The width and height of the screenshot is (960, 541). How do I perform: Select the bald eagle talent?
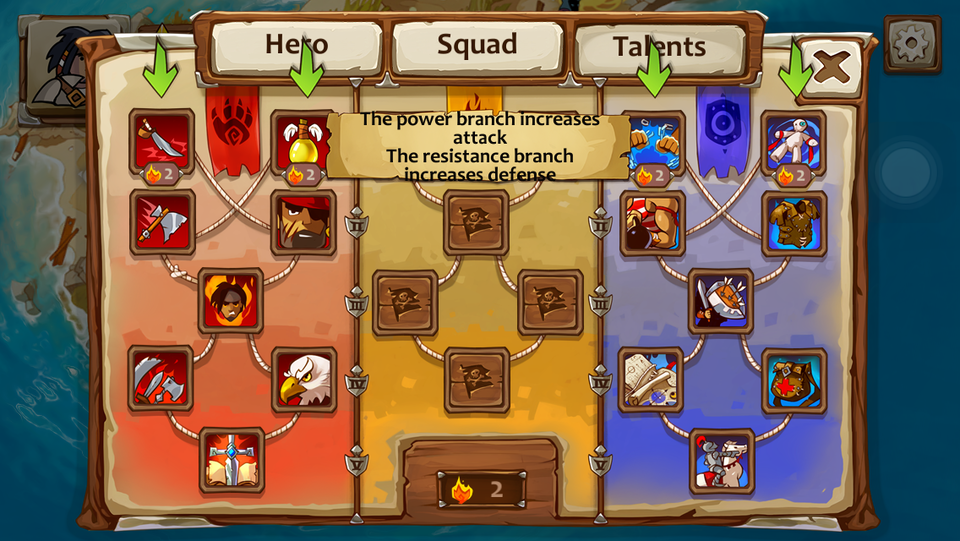[x=303, y=380]
